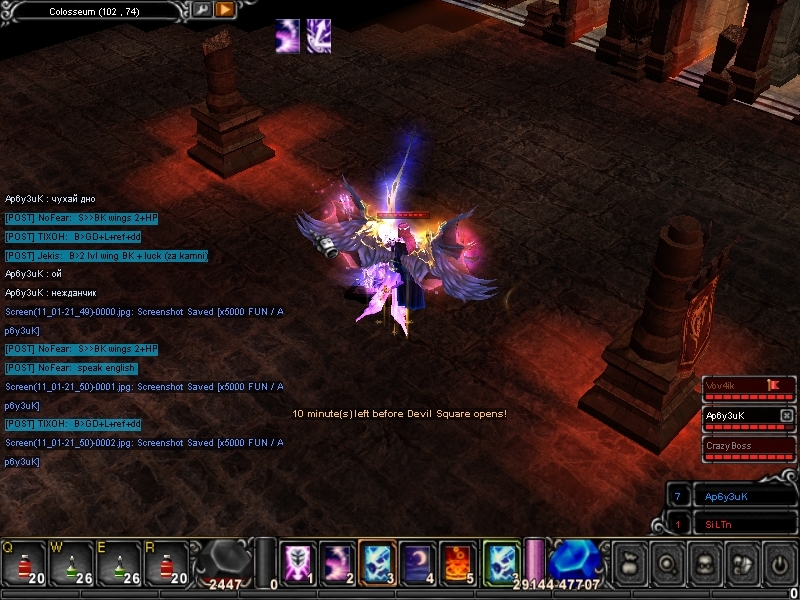Use the R red potion slot
The height and width of the screenshot is (600, 800).
[x=165, y=563]
